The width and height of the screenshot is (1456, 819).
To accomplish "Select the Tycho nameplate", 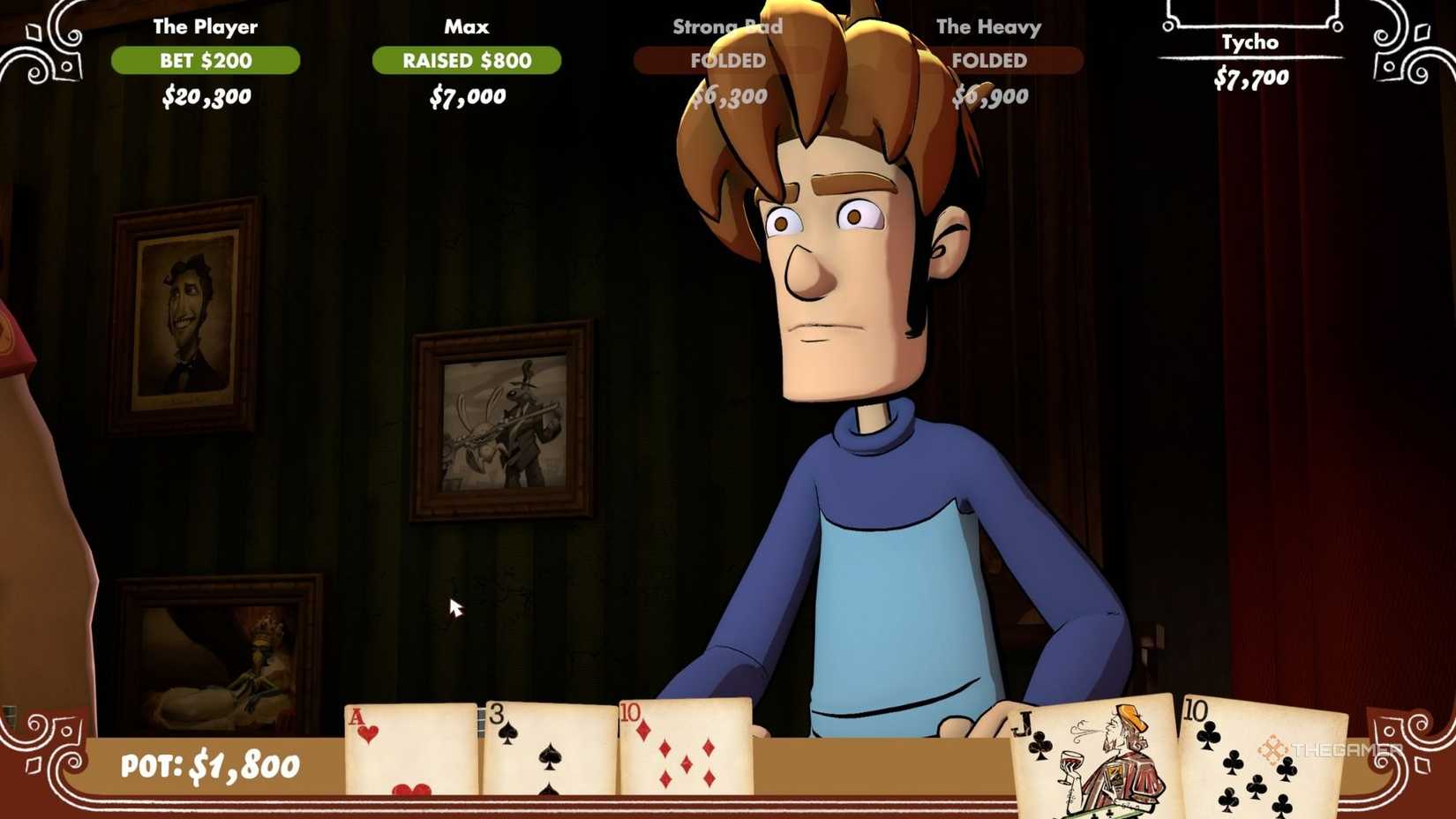I will tap(1254, 41).
